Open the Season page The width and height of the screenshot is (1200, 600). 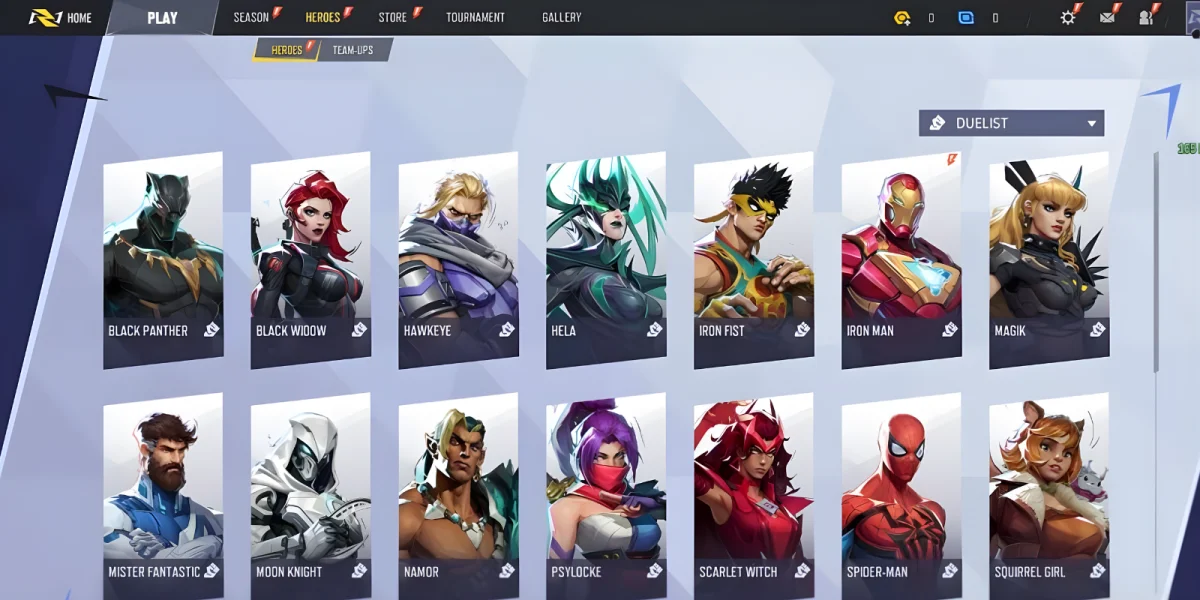252,17
